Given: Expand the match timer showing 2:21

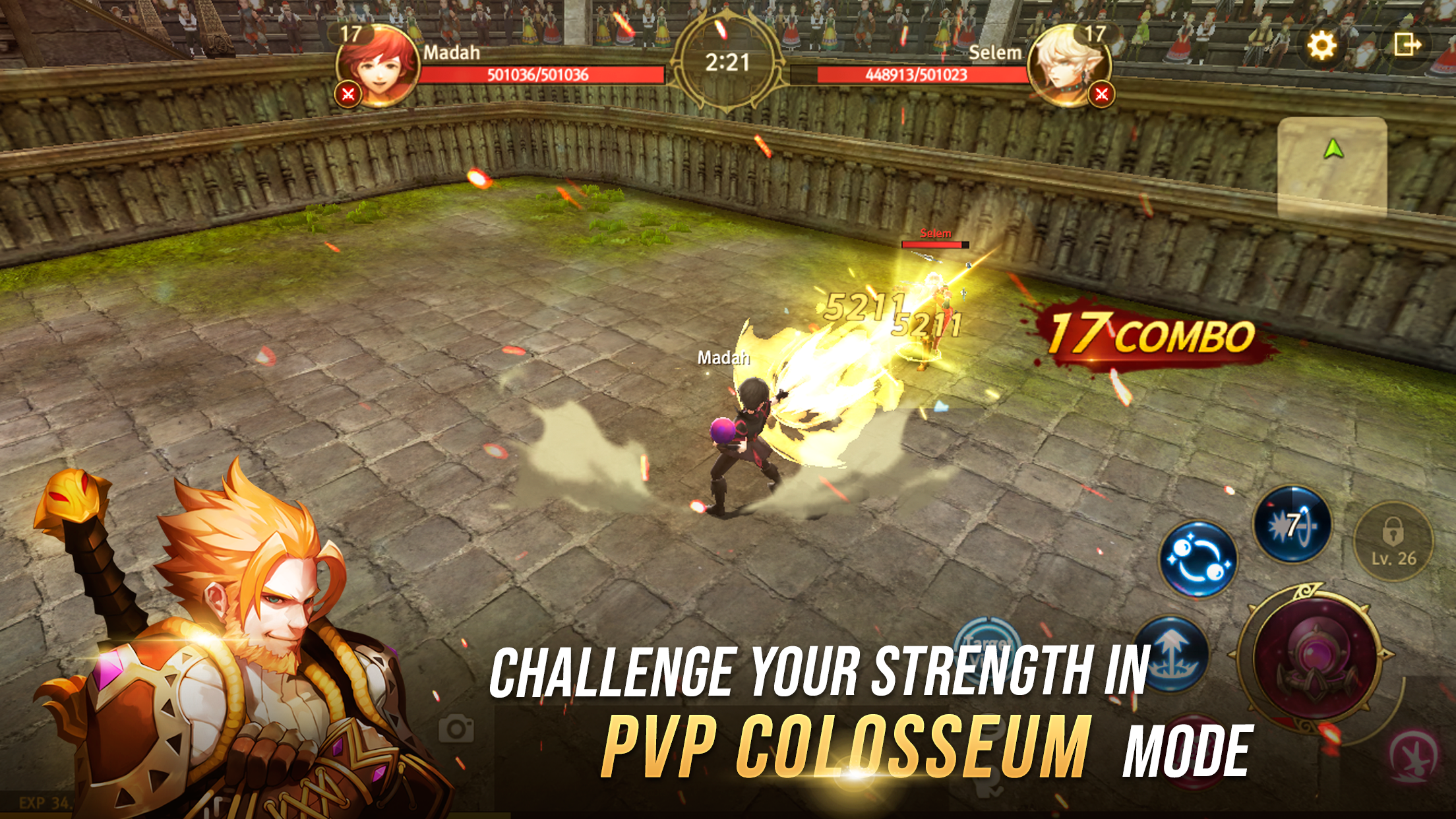Looking at the screenshot, I should tap(728, 61).
